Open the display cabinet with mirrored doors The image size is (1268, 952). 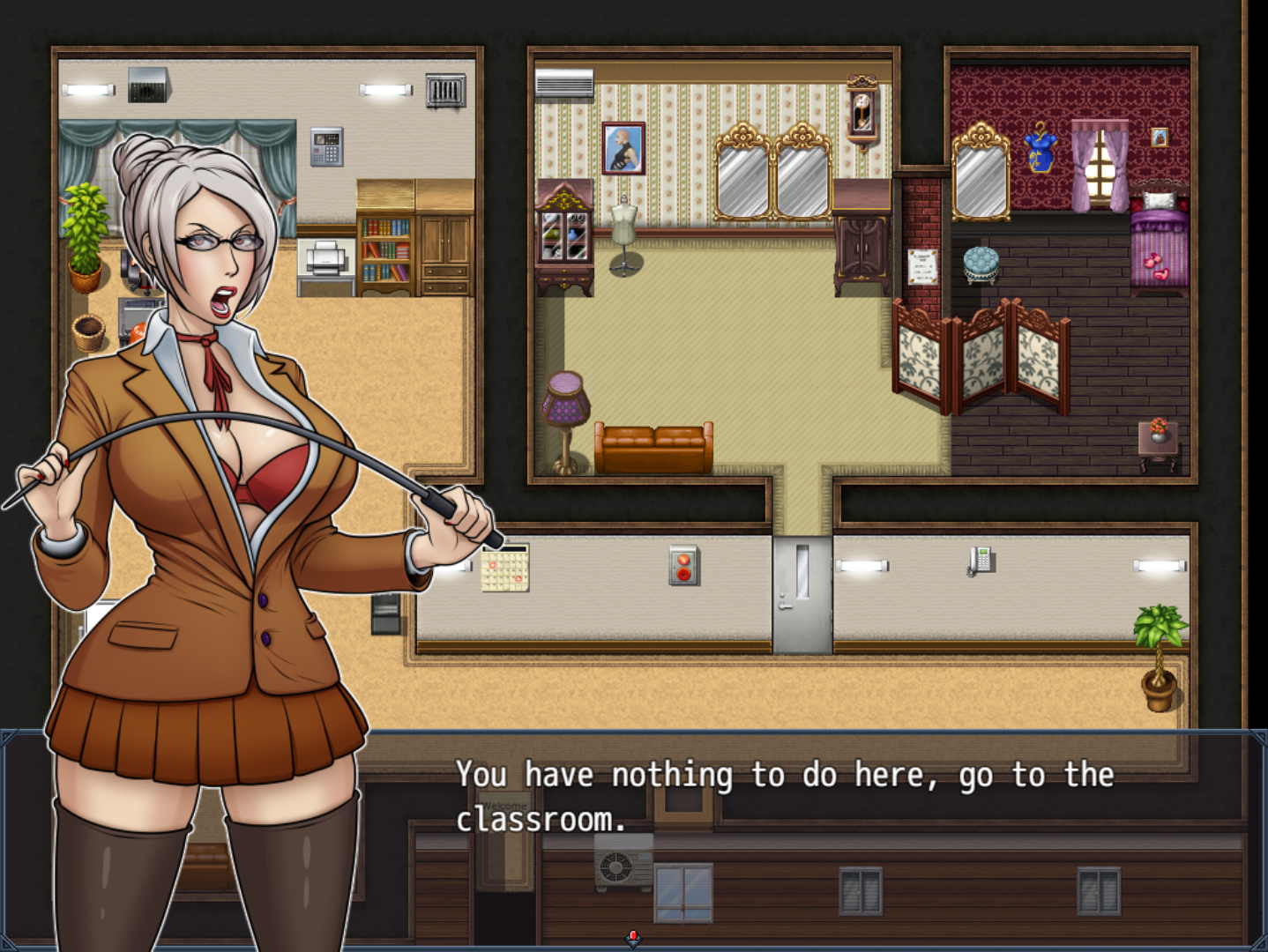click(566, 234)
